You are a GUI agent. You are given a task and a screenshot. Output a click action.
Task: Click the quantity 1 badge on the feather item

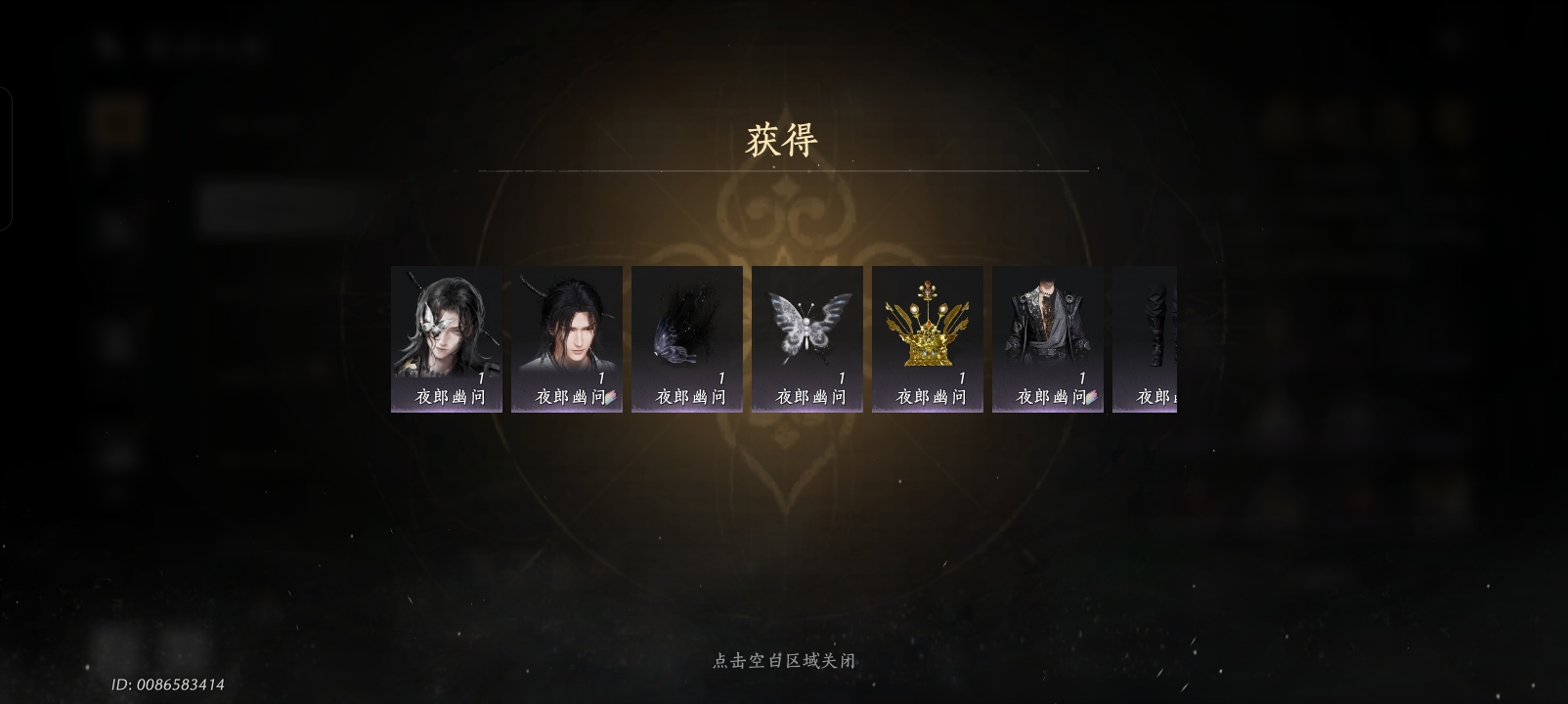click(x=719, y=378)
